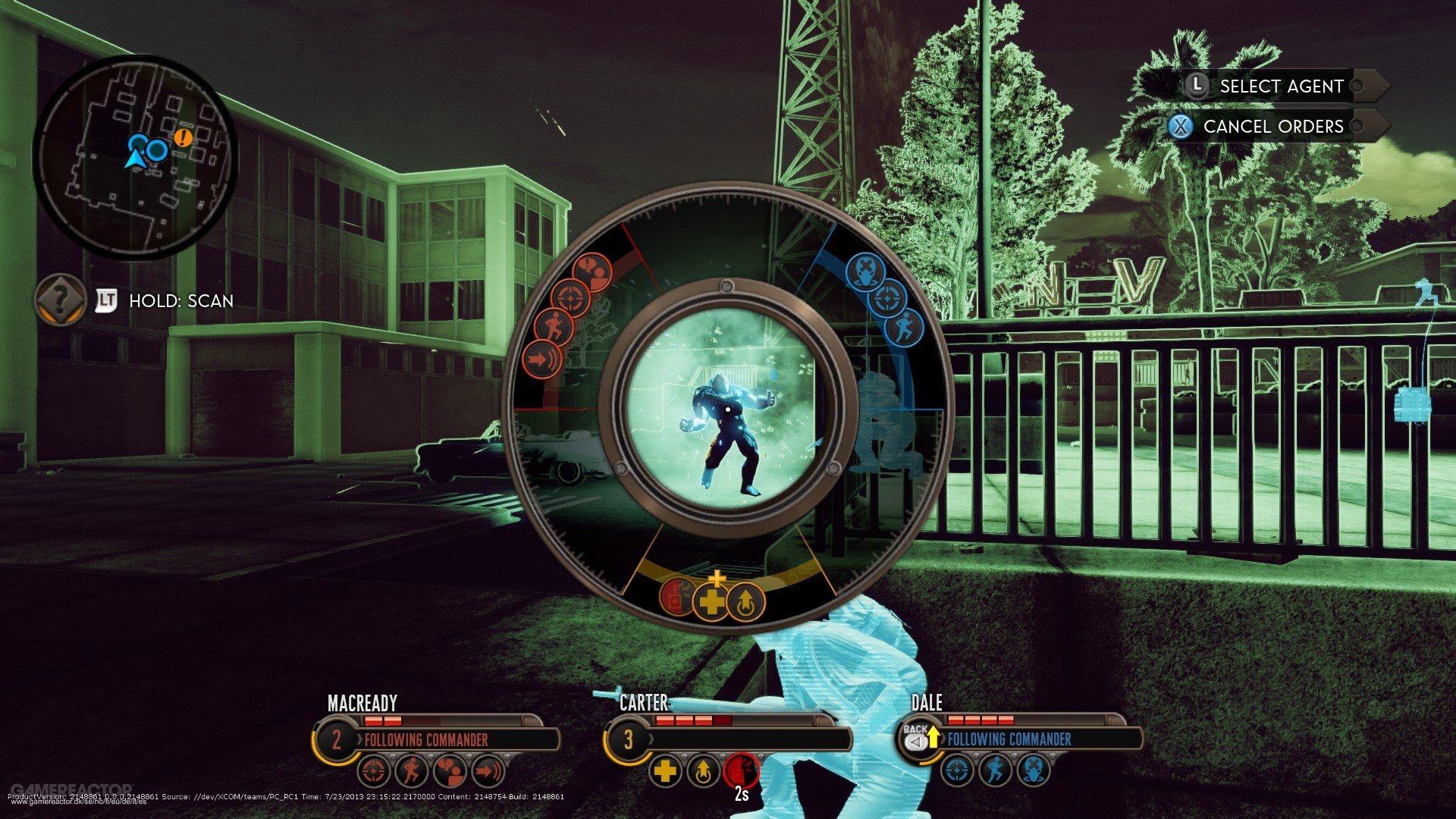Activate the yellow lift arrow in the command wheel

click(x=745, y=603)
